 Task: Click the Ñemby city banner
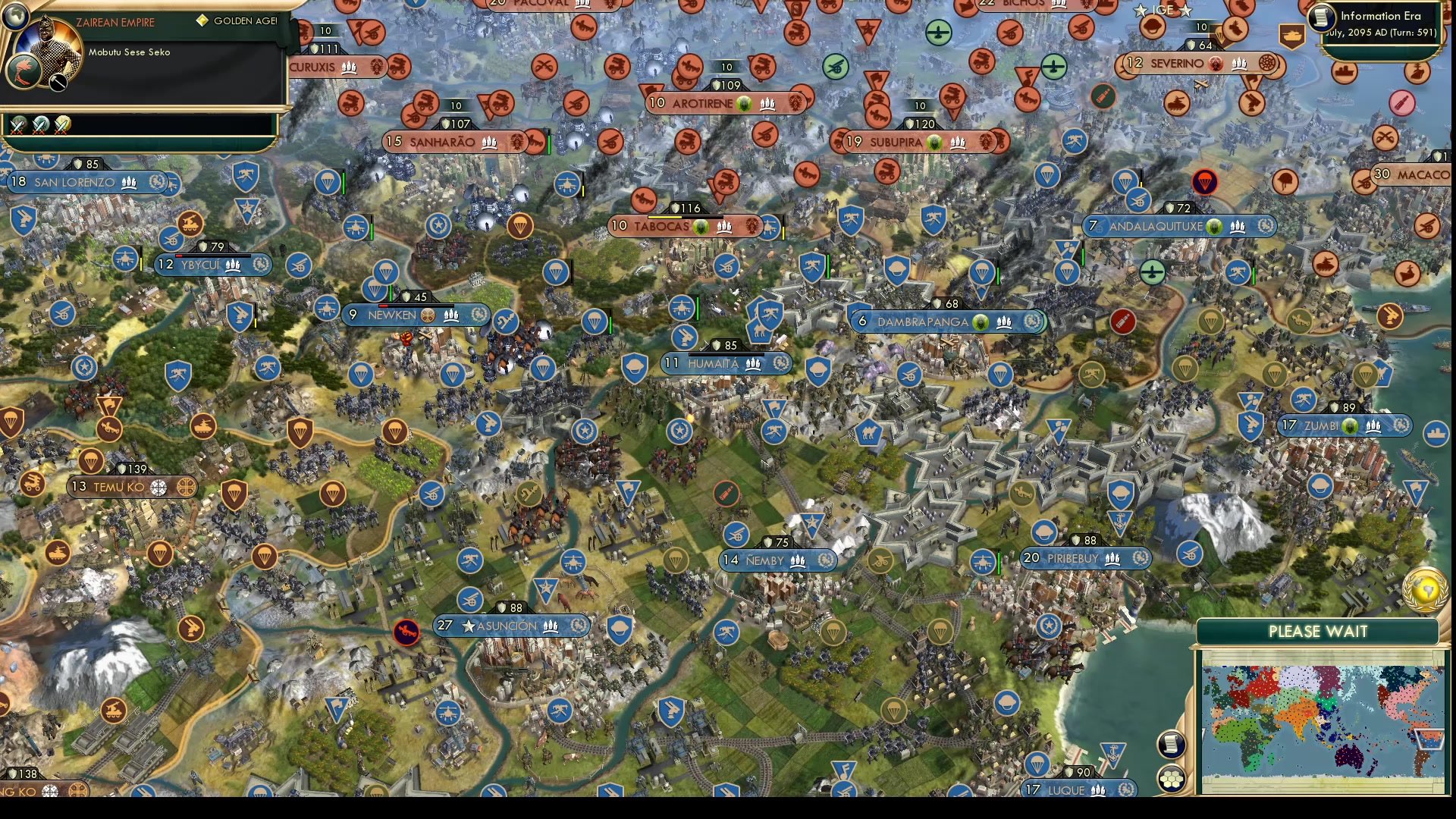coord(777,560)
